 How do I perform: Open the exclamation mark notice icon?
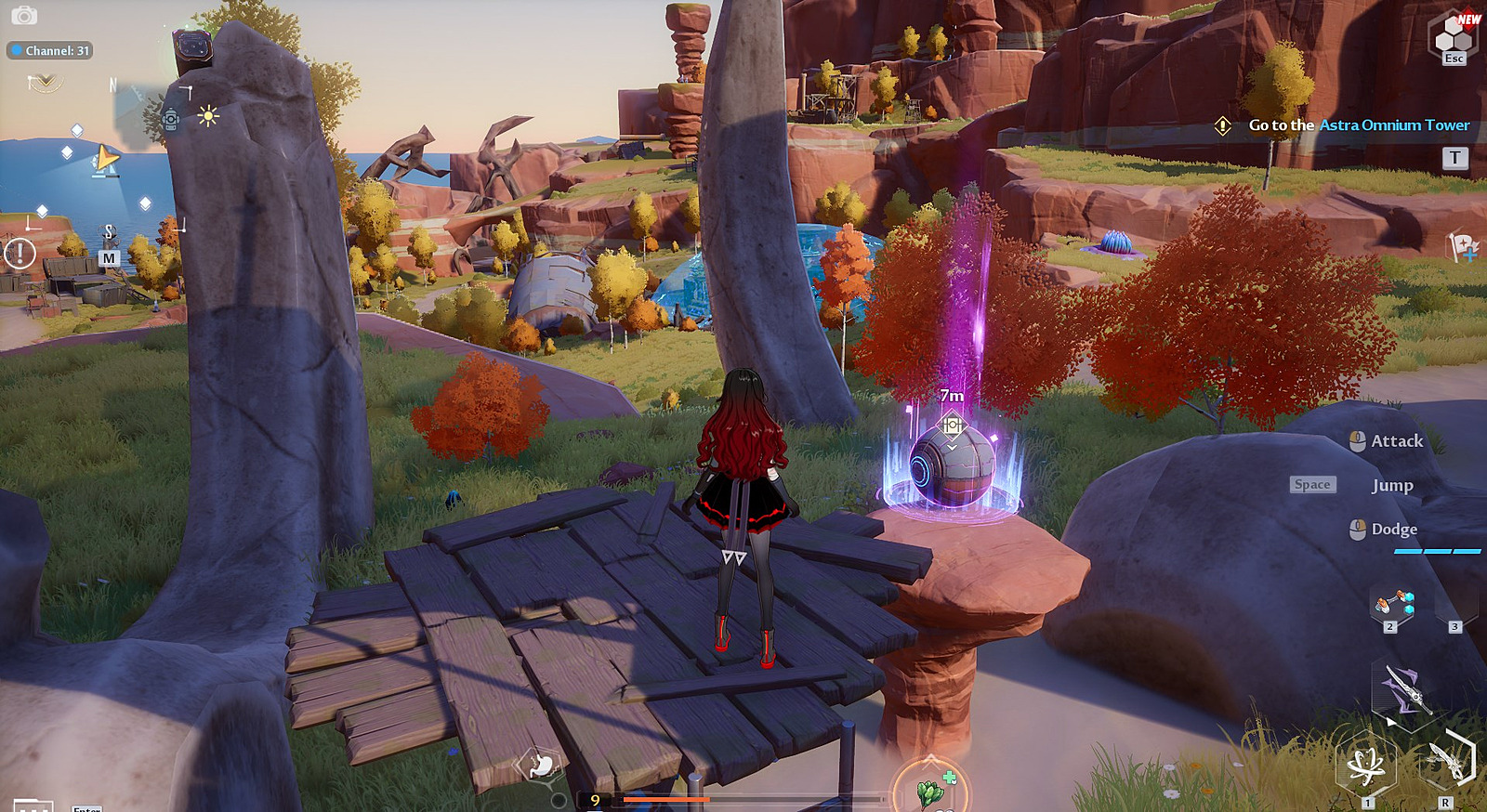20,253
